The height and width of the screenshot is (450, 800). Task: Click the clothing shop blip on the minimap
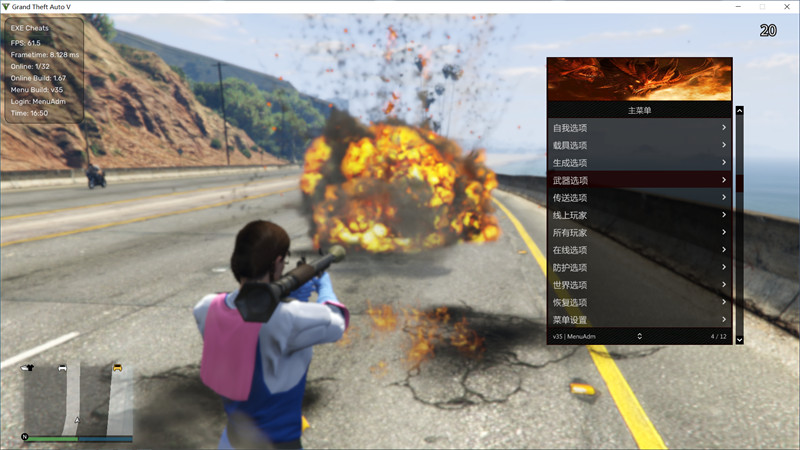point(27,369)
